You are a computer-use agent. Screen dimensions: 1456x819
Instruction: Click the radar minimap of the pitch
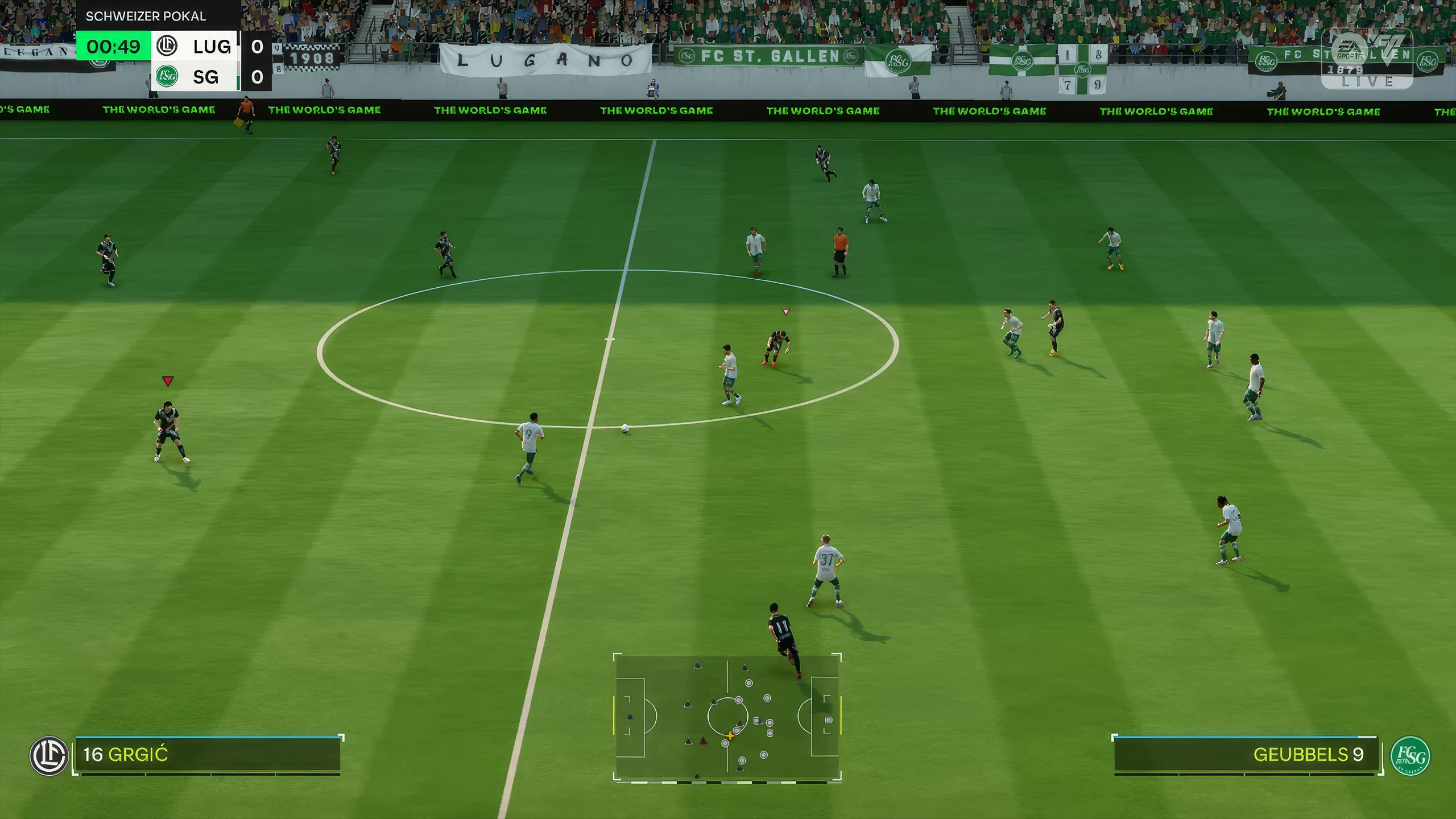tap(727, 718)
